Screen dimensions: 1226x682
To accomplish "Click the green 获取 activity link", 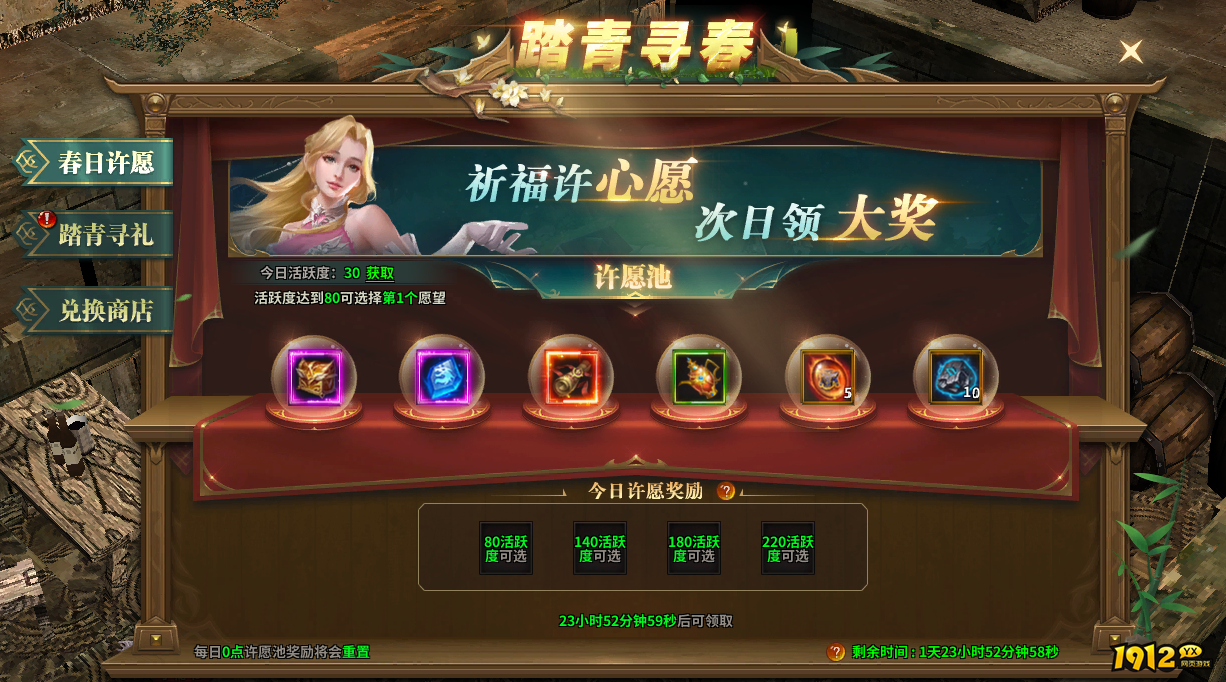I will coord(380,273).
